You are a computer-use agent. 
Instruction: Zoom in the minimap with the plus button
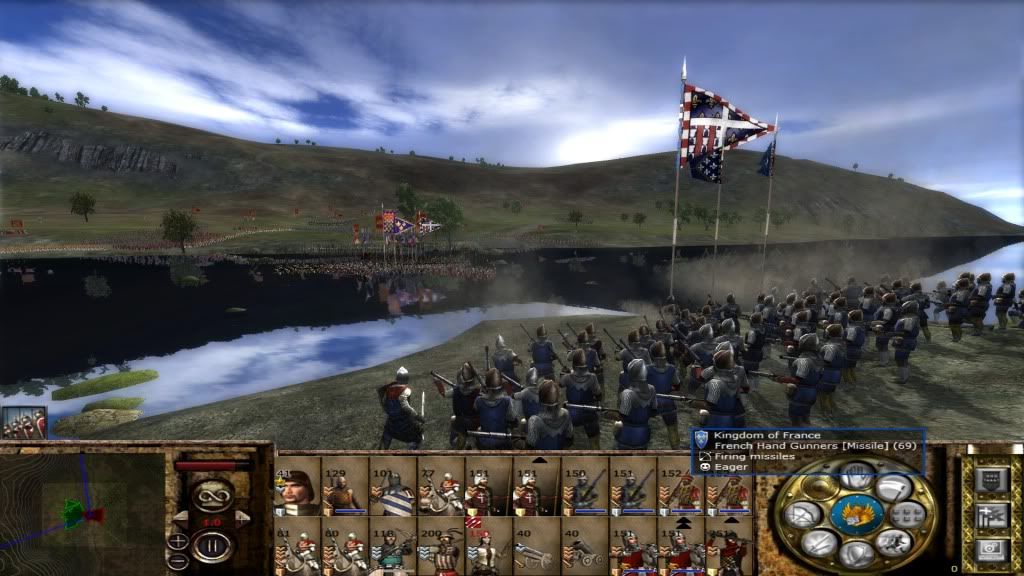tap(177, 542)
